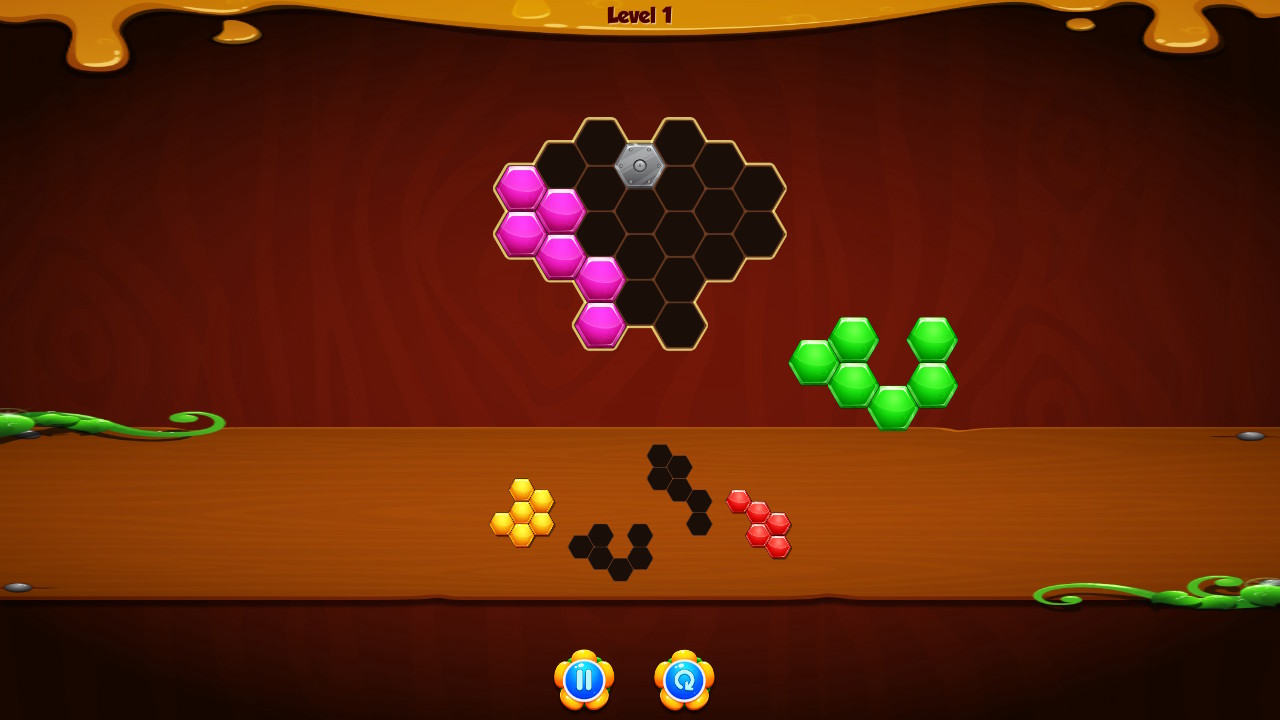Click the bottom pink hexagon on the board
Image resolution: width=1280 pixels, height=720 pixels.
pyautogui.click(x=600, y=325)
